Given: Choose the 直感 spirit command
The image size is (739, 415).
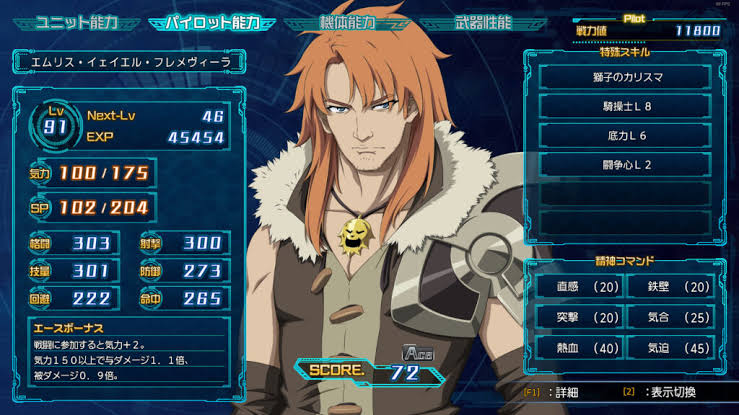Looking at the screenshot, I should click(x=577, y=287).
